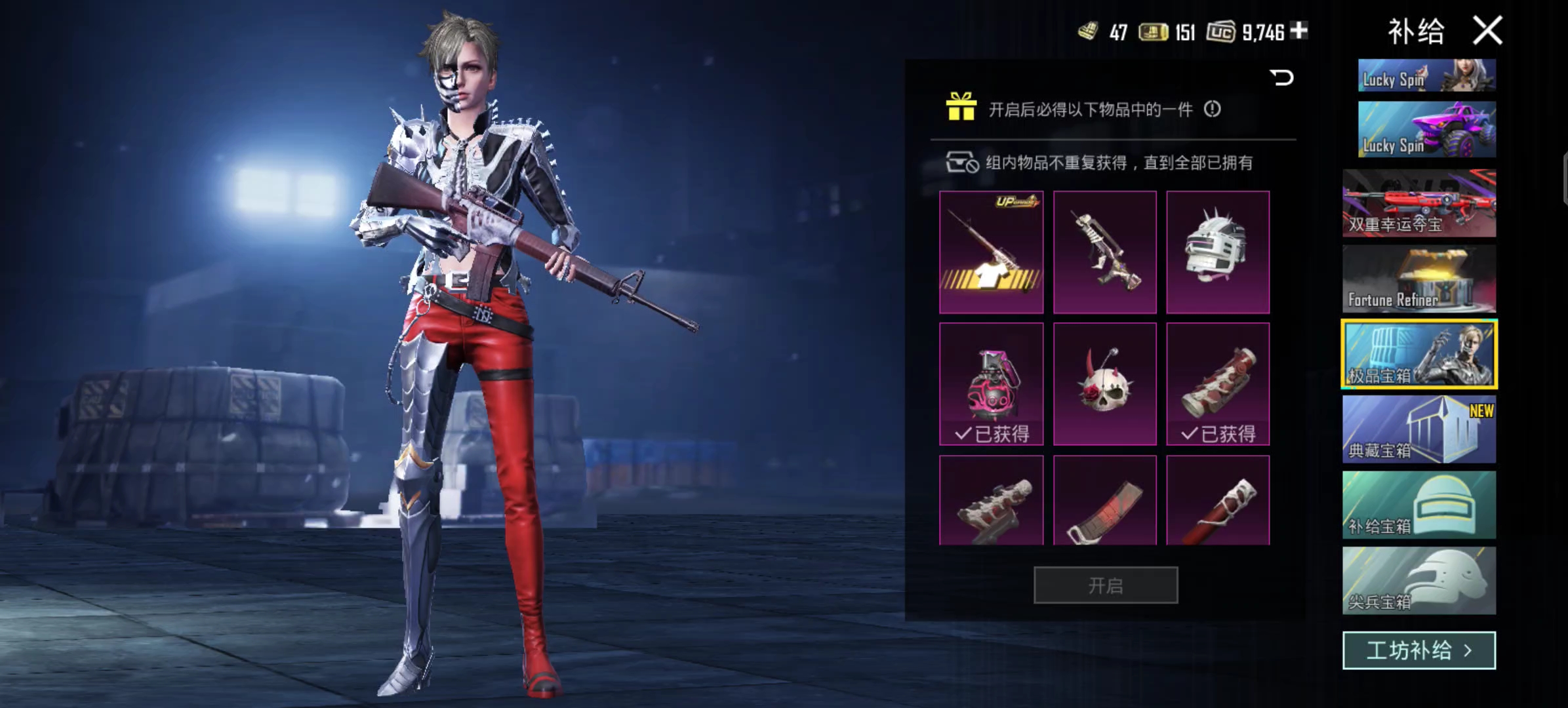
Task: Switch to the 双重幸运夺宝 tab
Action: [1419, 203]
